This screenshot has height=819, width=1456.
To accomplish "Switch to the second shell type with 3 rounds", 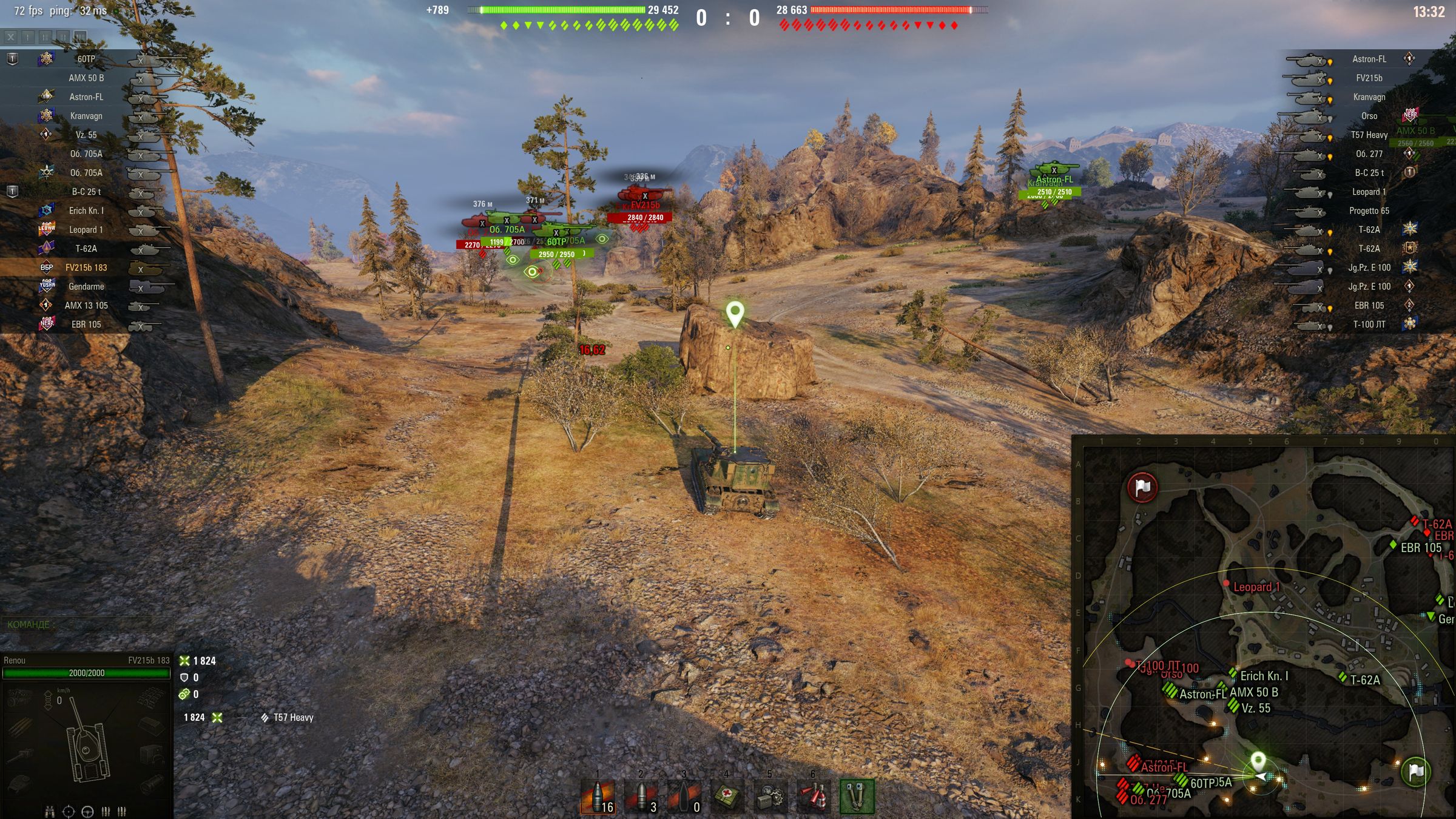I will click(x=641, y=796).
